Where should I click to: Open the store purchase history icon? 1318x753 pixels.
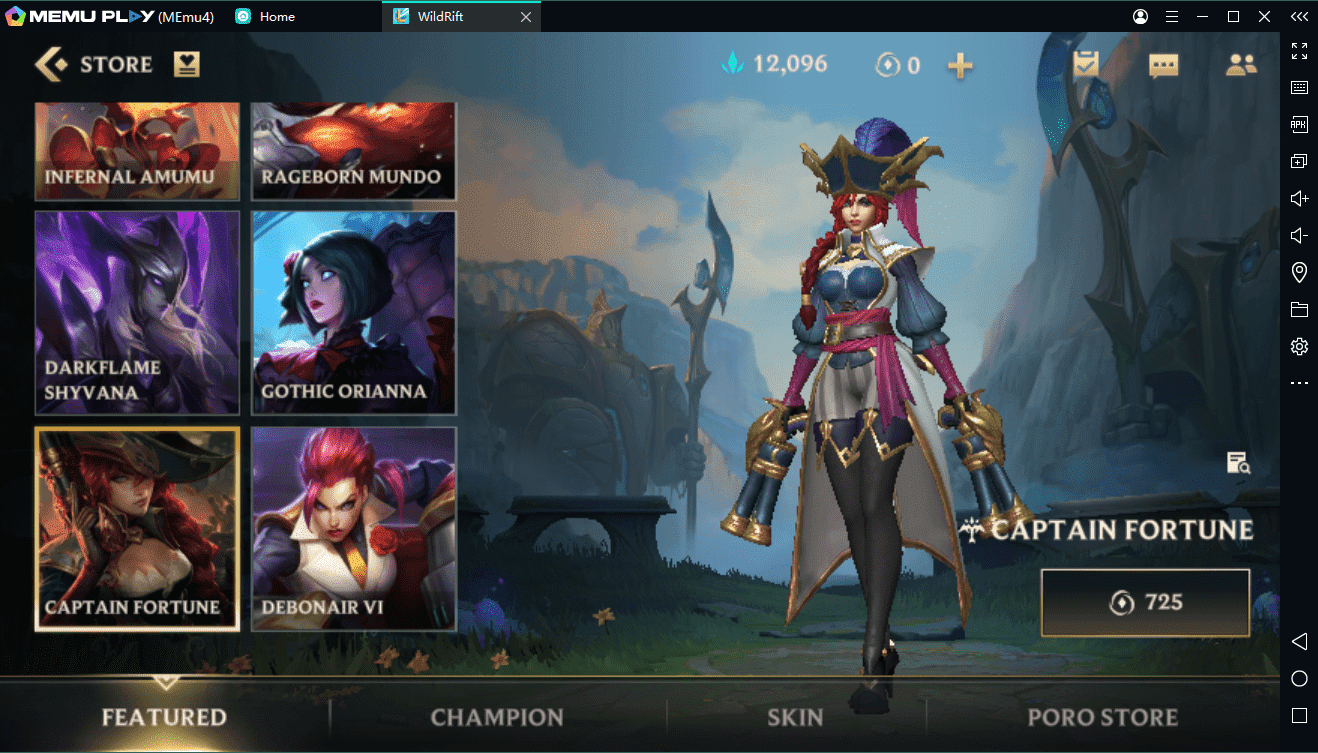(187, 65)
